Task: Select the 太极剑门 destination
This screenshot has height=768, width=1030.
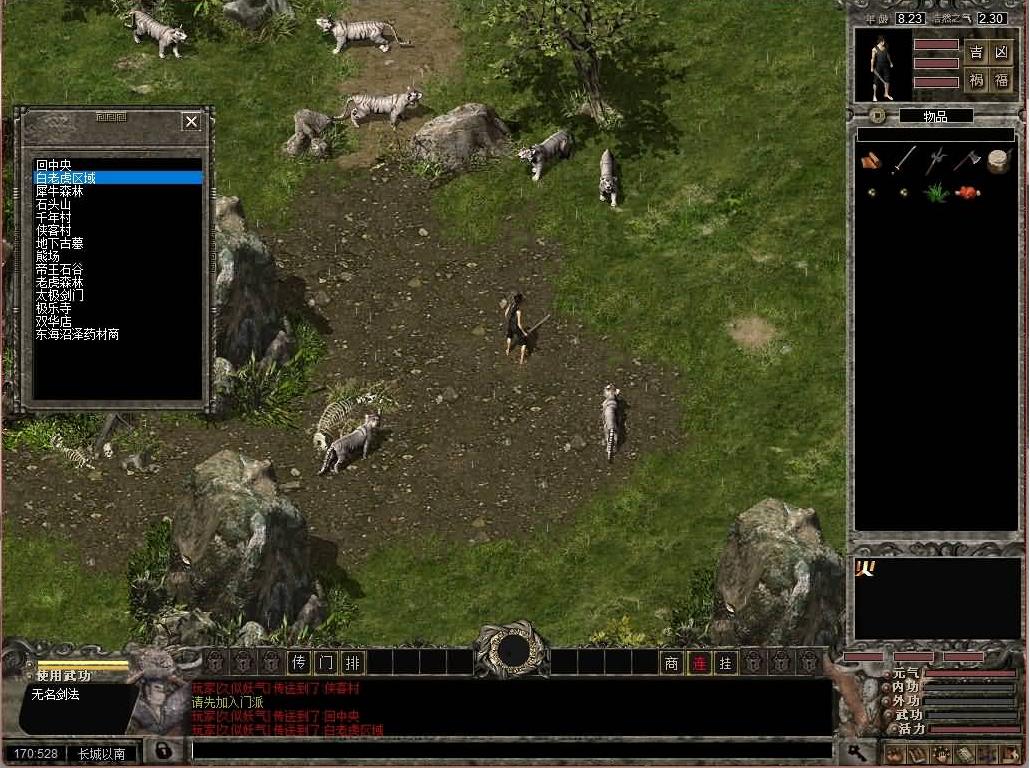Action: point(60,296)
